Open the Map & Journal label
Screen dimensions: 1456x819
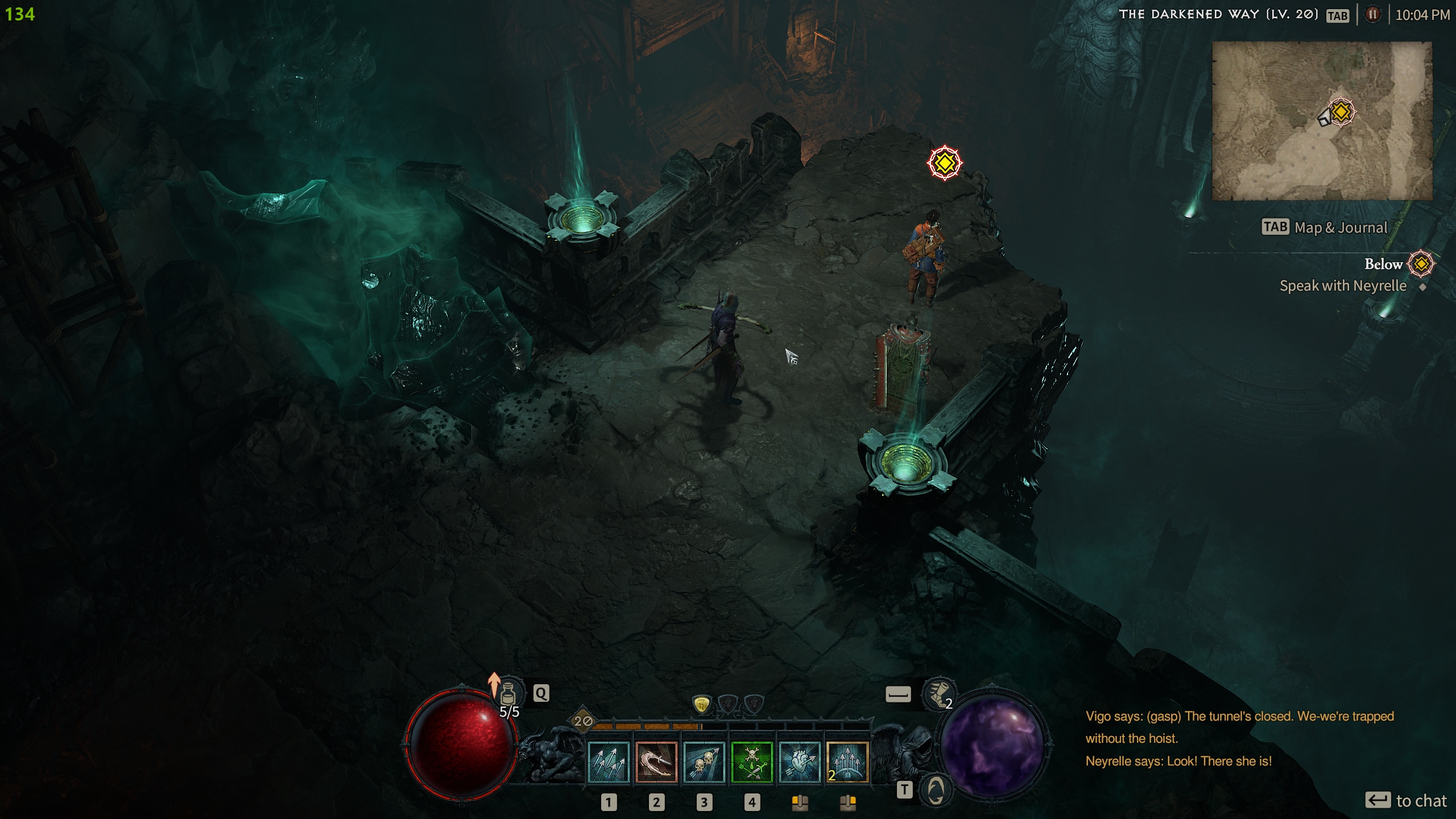[1341, 227]
